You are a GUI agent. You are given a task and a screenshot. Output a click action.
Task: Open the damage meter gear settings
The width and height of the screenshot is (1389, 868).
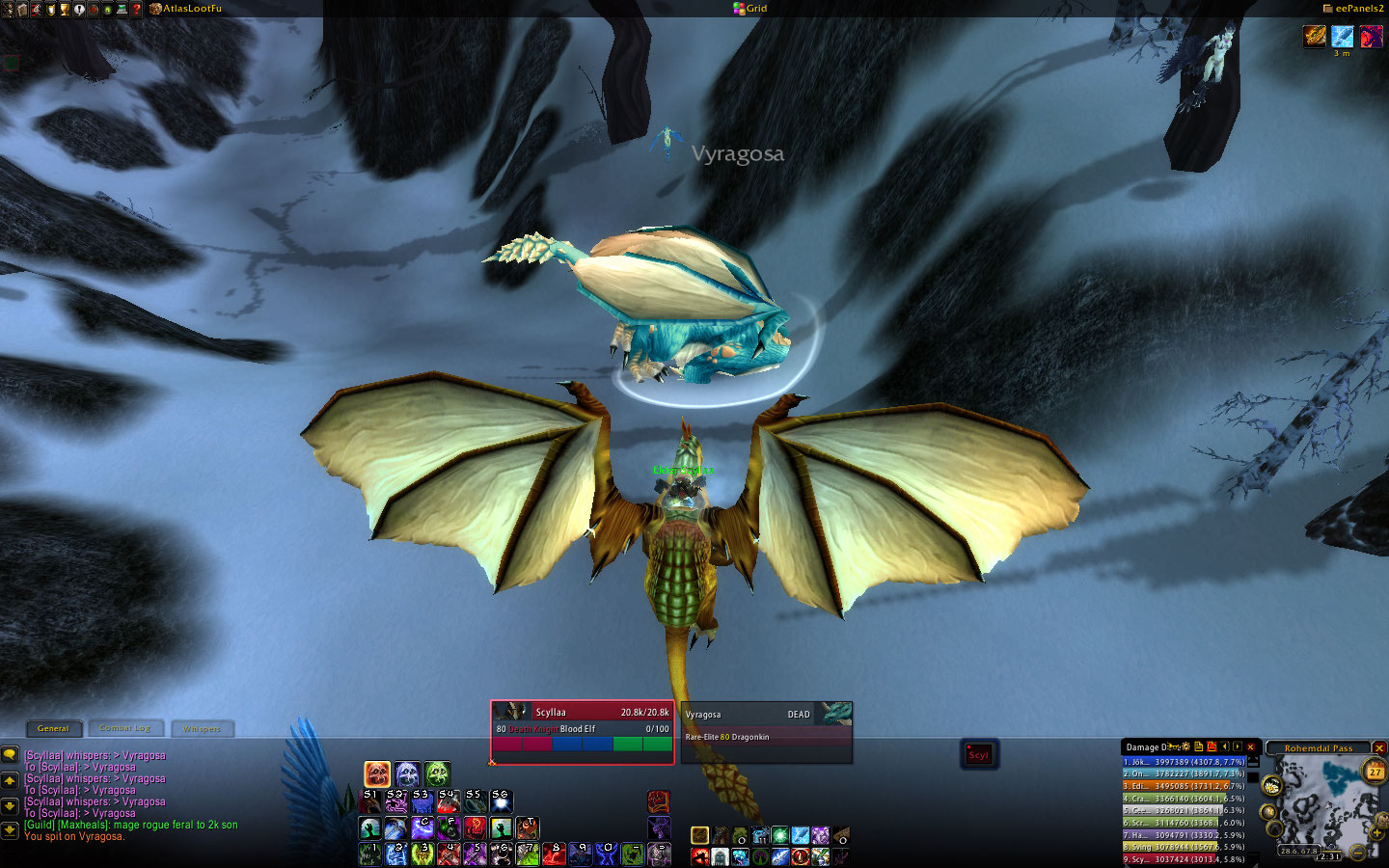click(1185, 747)
